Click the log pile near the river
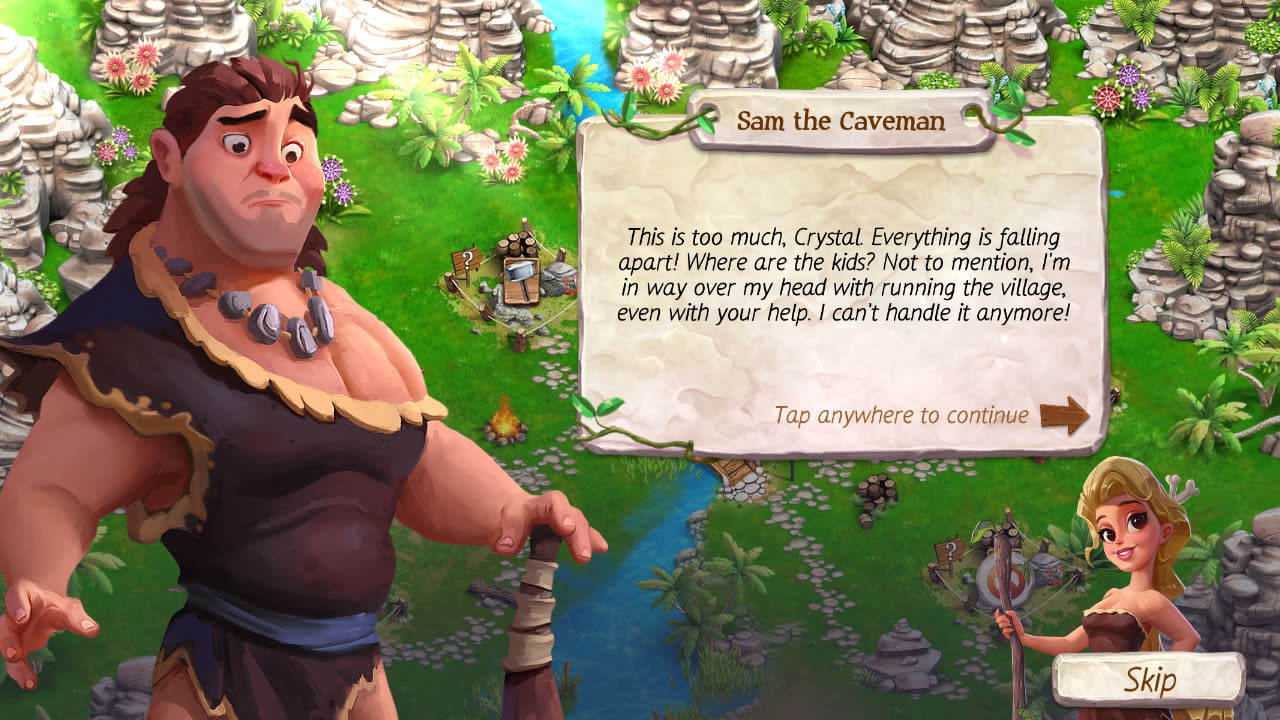 click(x=878, y=492)
